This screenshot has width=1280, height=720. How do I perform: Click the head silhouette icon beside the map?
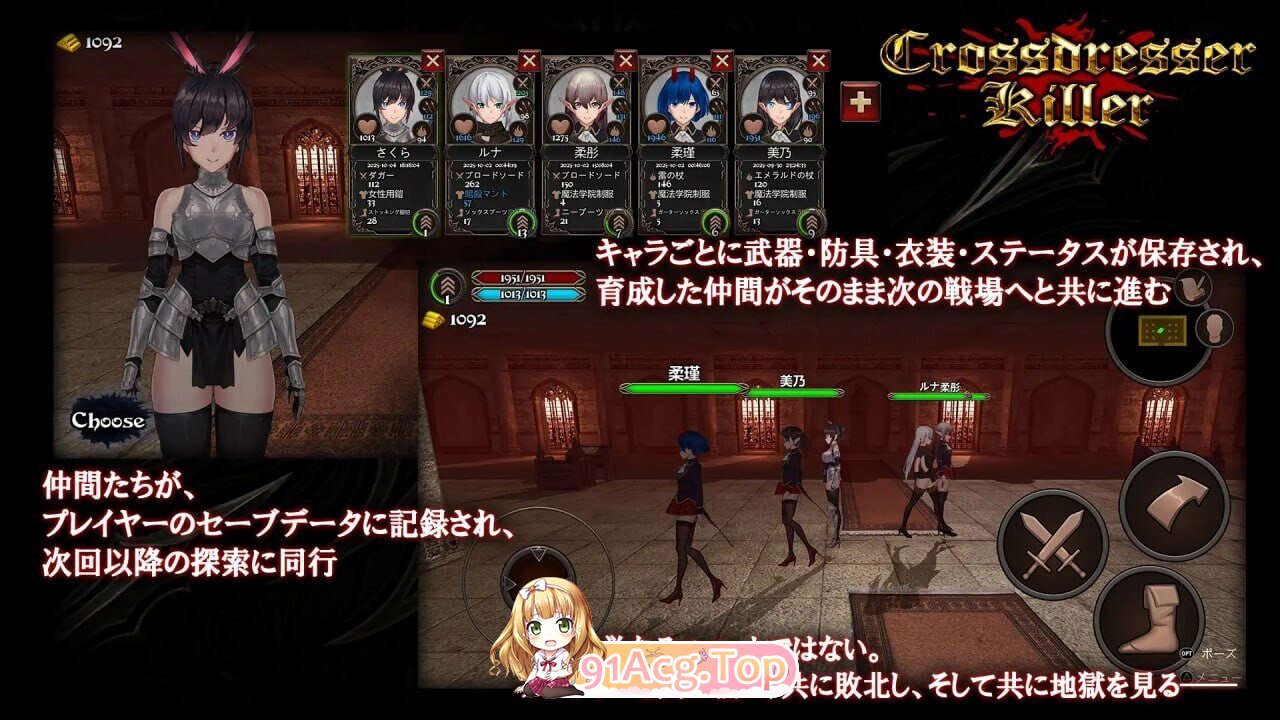tap(1213, 329)
